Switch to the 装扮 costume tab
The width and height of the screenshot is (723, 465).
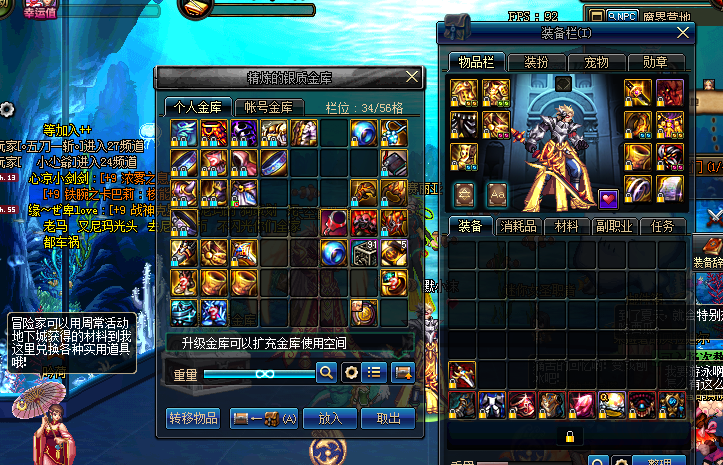point(535,62)
